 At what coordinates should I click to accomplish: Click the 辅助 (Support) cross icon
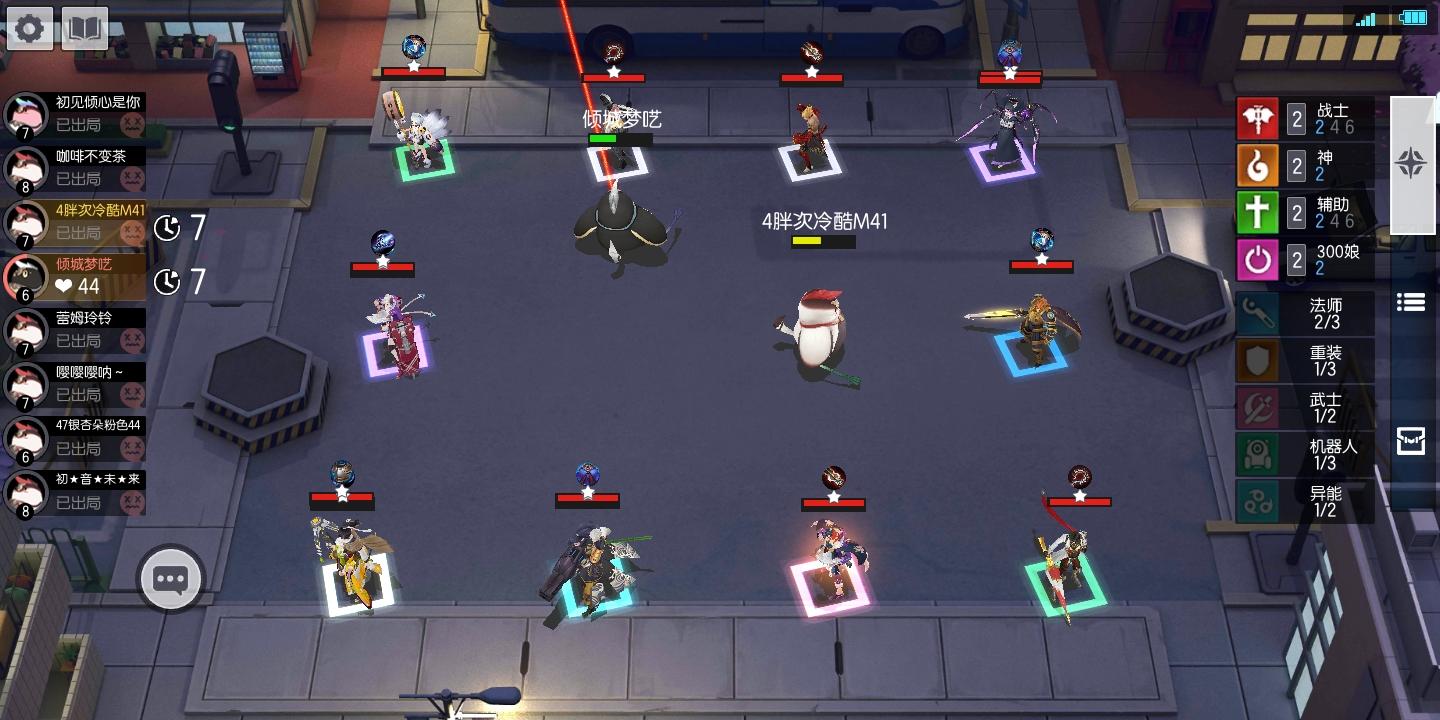tap(1258, 212)
